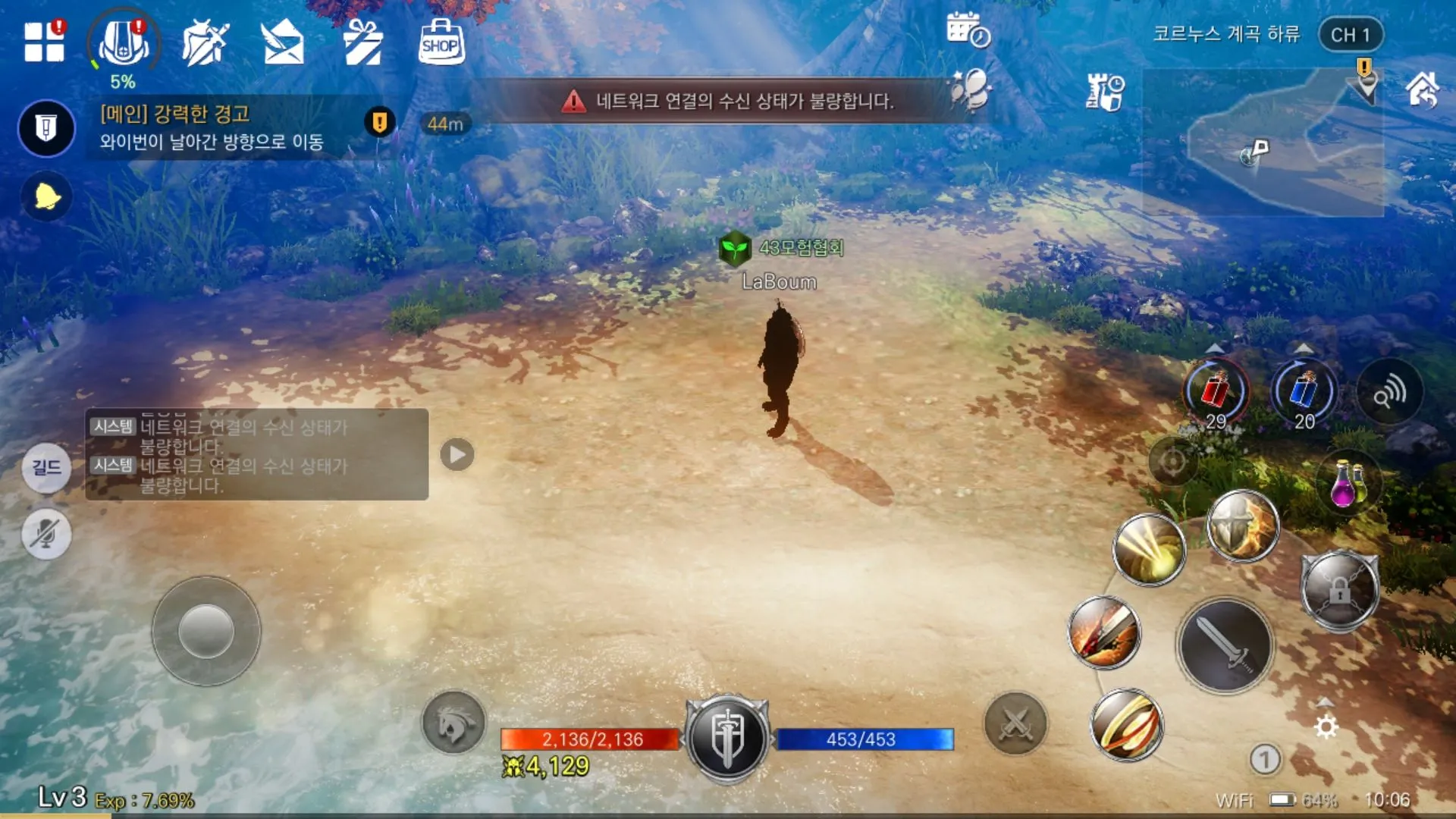Open the yellow bell notifications
The width and height of the screenshot is (1456, 819).
point(46,197)
